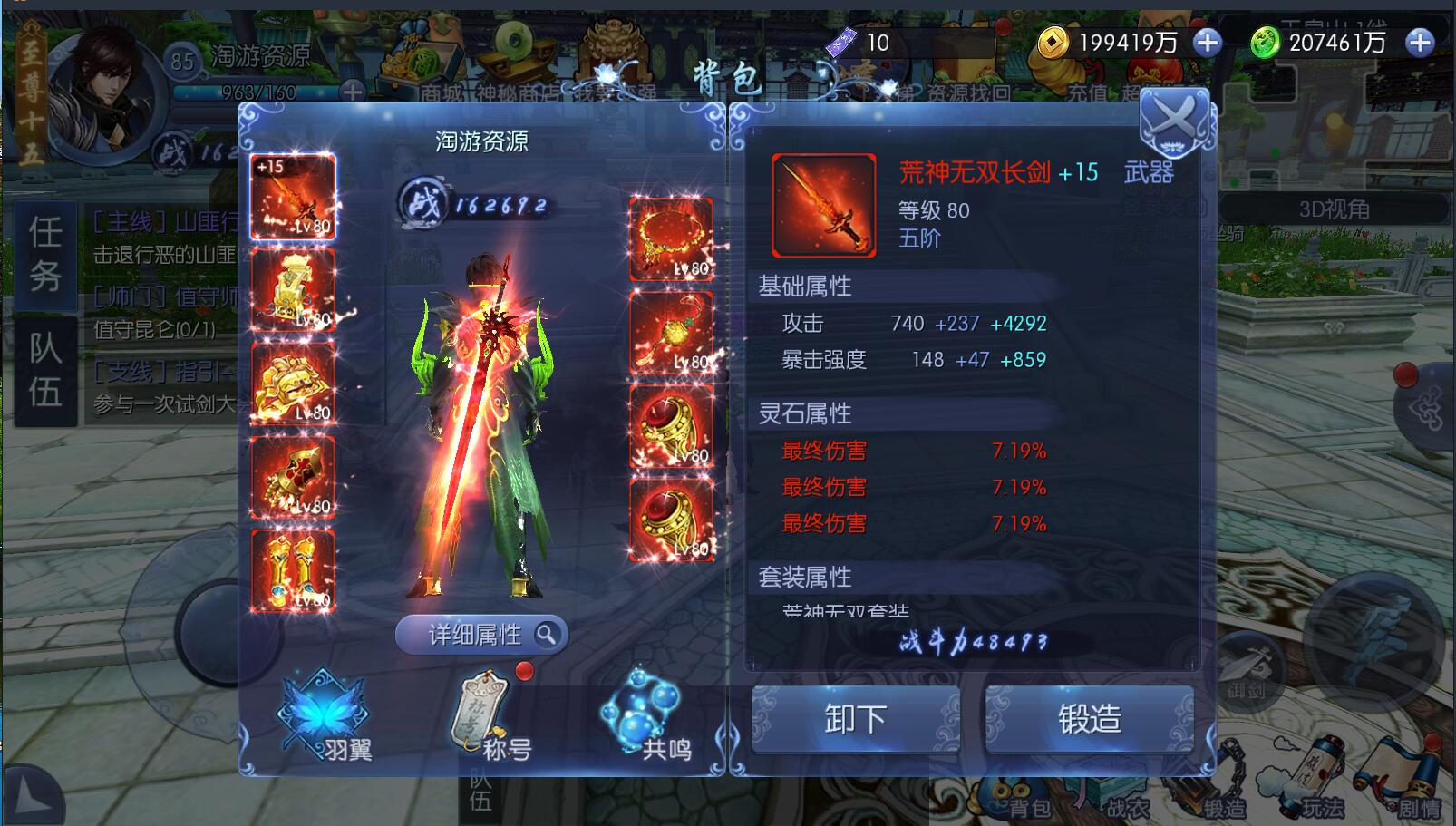
Task: Switch to the 任务 quest tab
Action: [44, 254]
